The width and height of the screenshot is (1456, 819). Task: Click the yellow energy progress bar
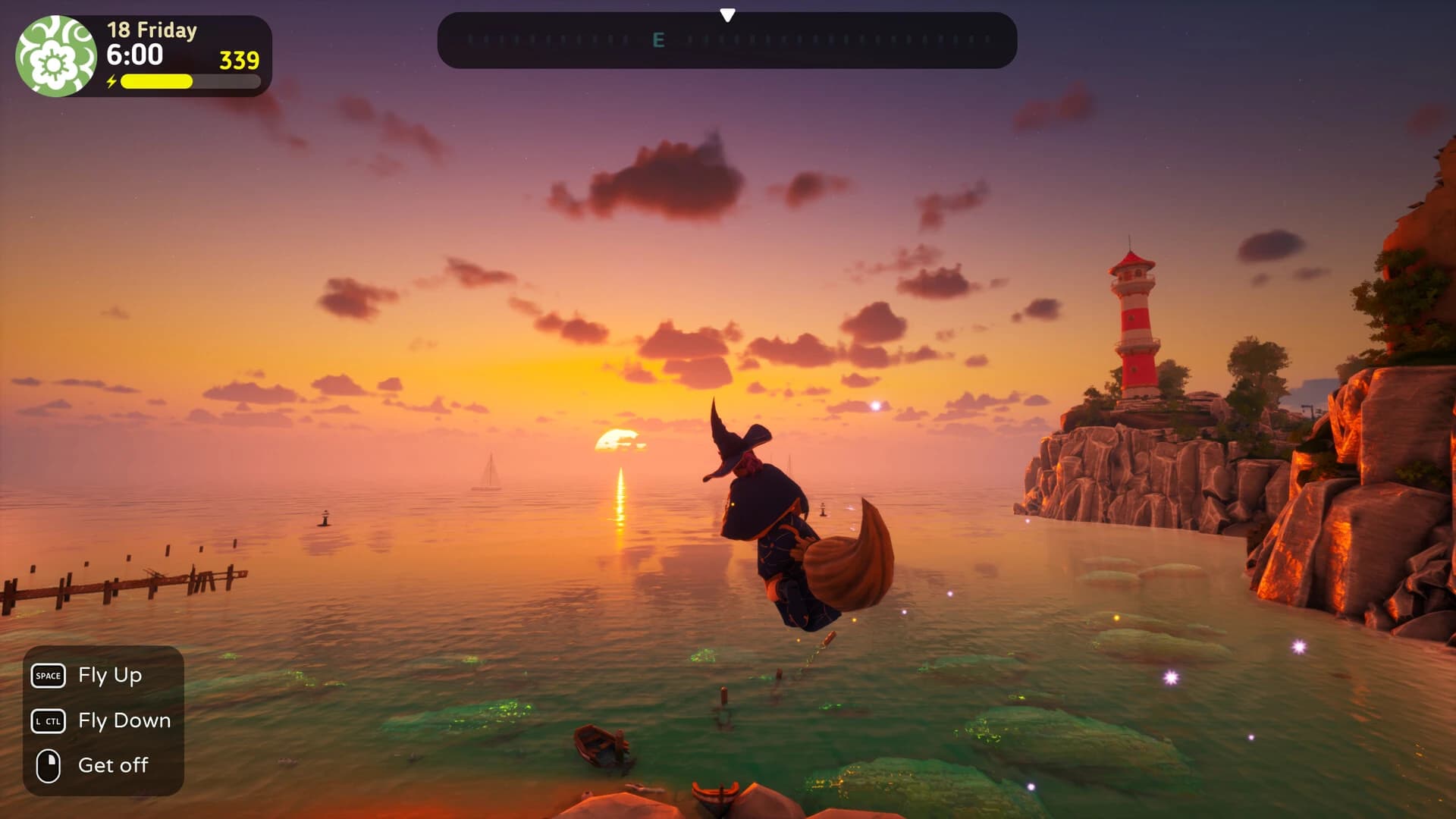(x=155, y=81)
